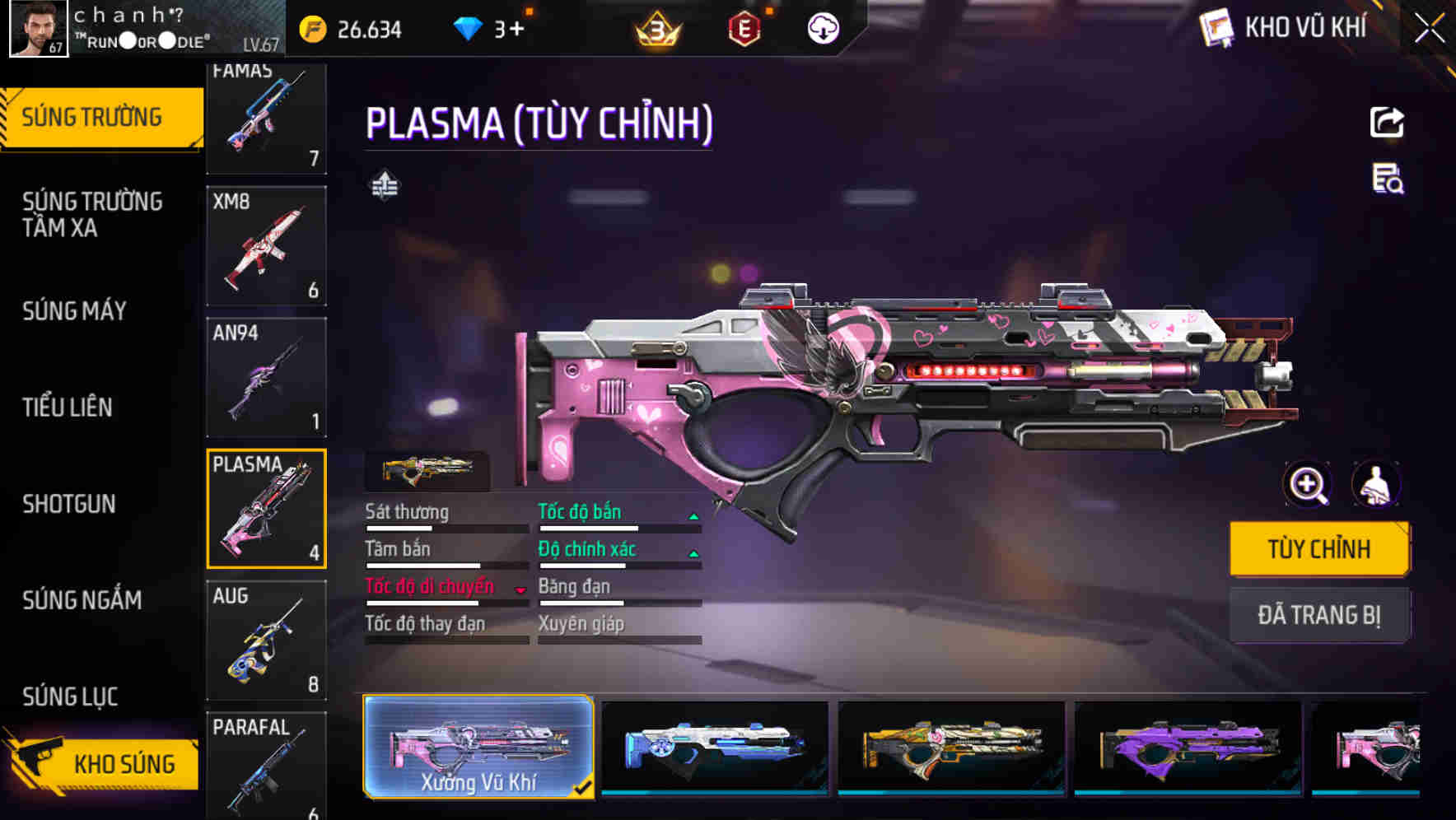The height and width of the screenshot is (820, 1456).
Task: Open the character preview icon
Action: (1375, 484)
